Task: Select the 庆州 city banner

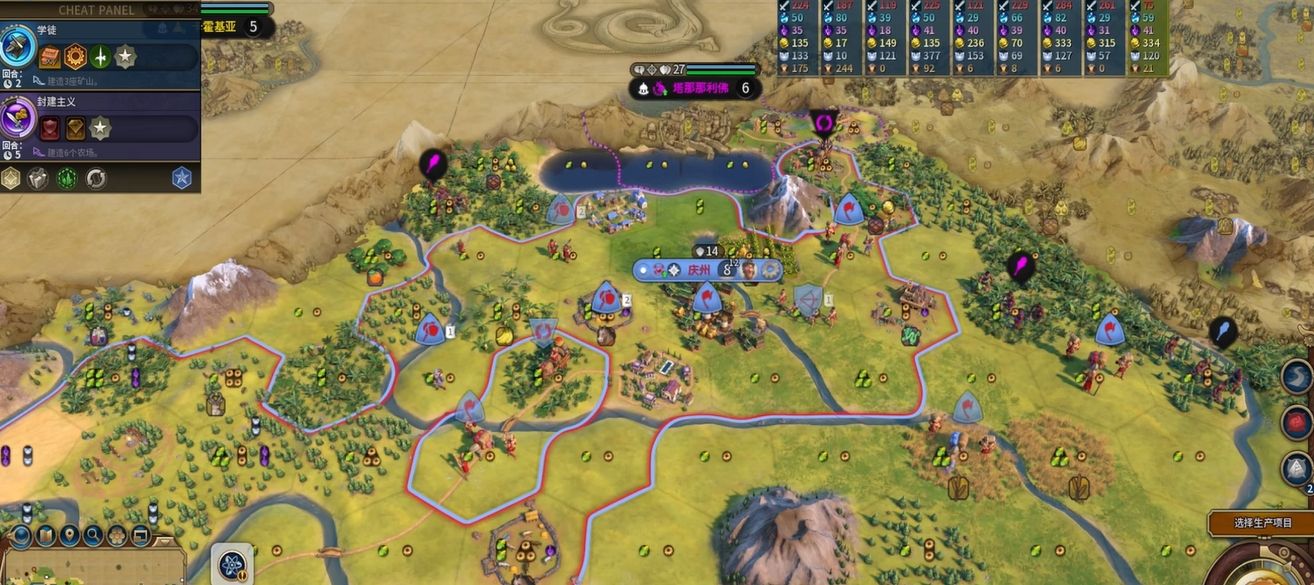Action: coord(699,270)
